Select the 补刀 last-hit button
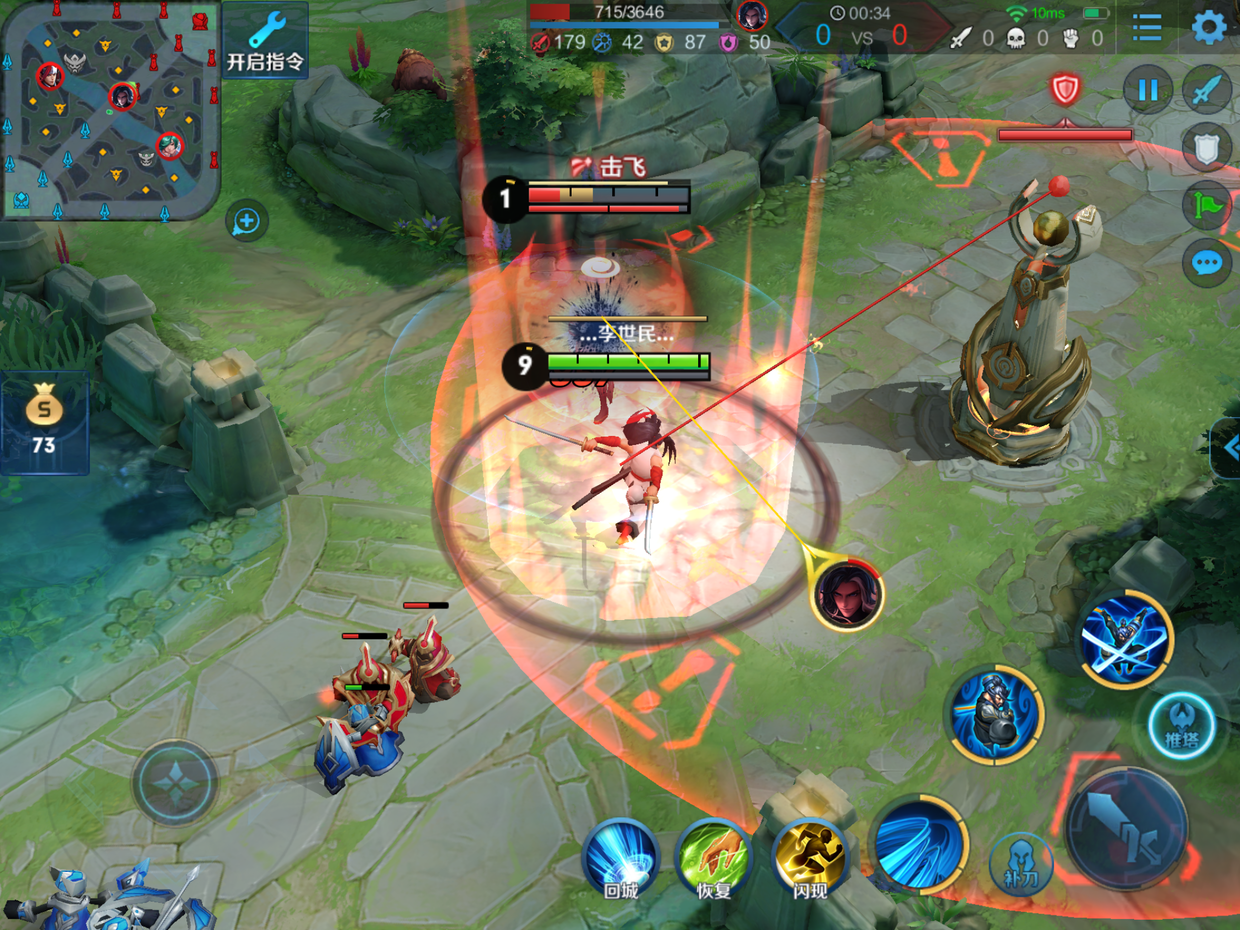The image size is (1240, 930). pyautogui.click(x=1021, y=862)
